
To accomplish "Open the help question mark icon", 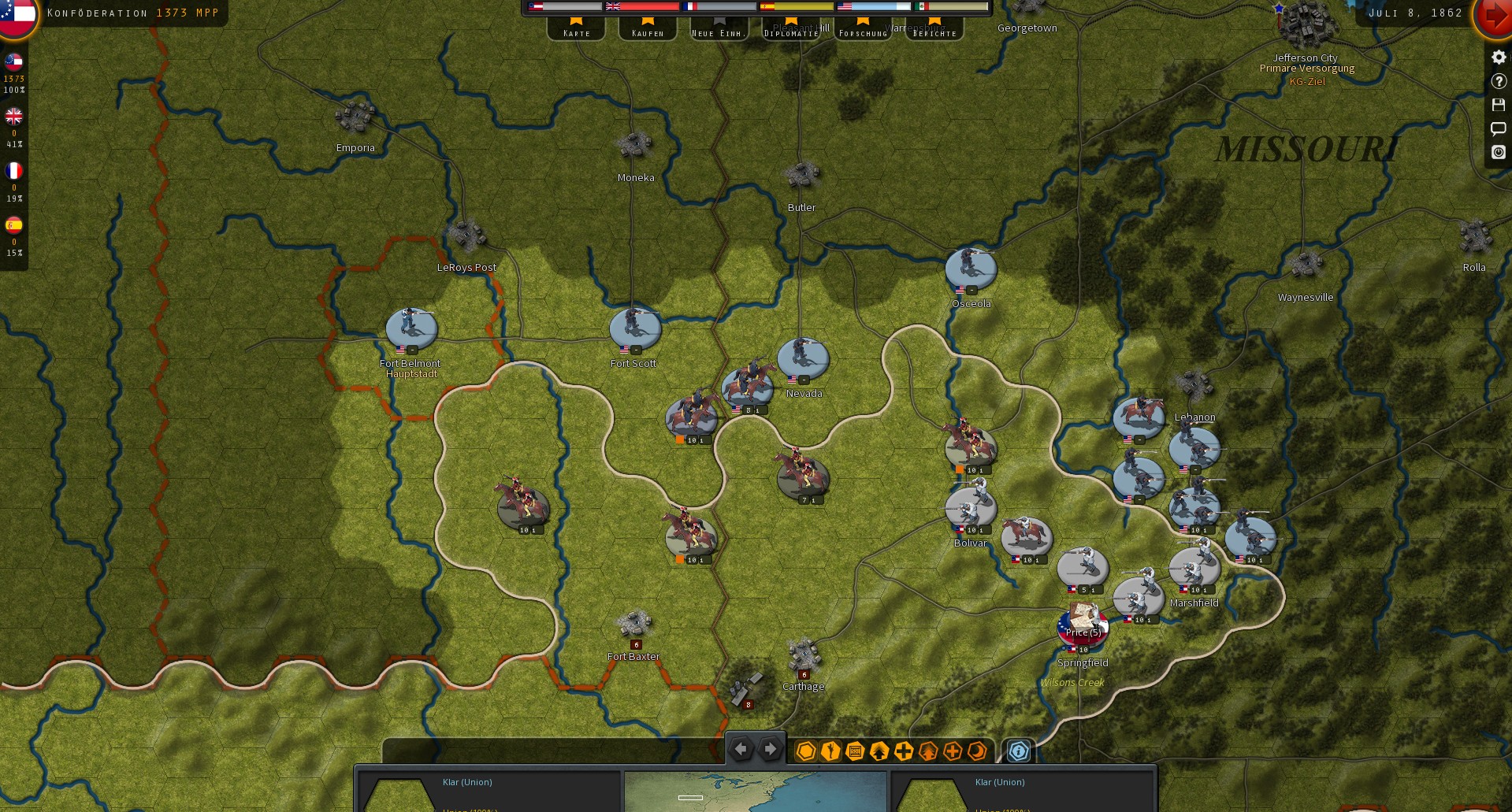I will pyautogui.click(x=1498, y=80).
